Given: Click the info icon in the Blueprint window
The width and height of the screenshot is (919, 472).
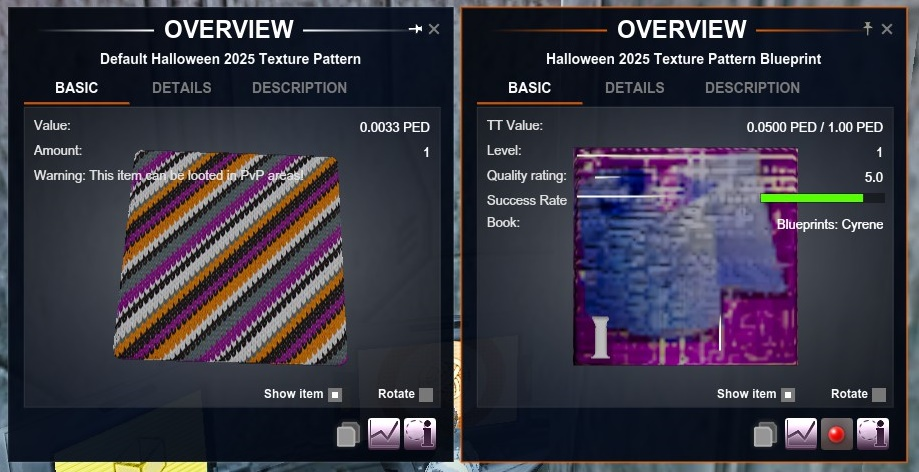Looking at the screenshot, I should tap(872, 434).
